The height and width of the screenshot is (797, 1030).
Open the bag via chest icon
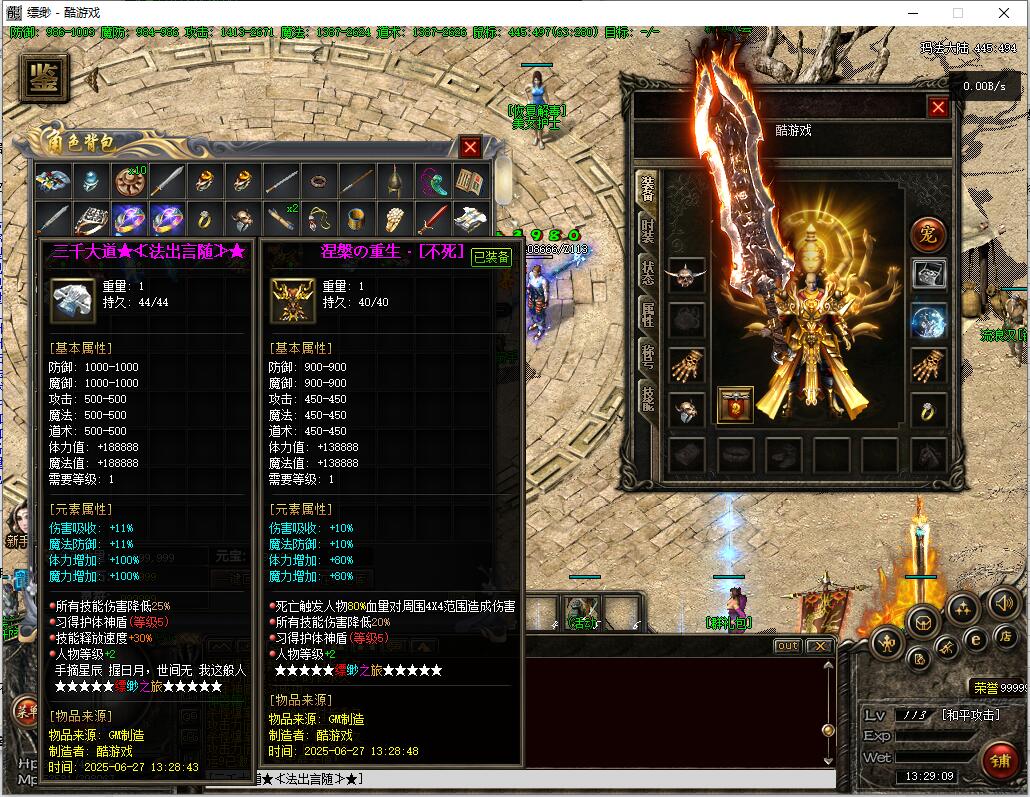[922, 621]
